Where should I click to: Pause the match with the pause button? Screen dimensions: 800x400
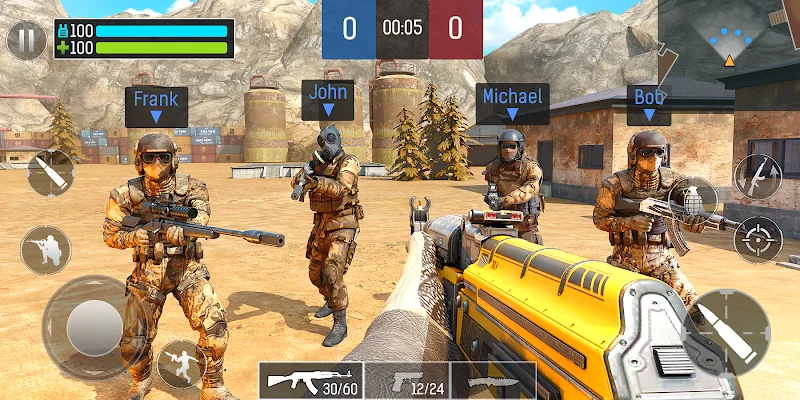coord(25,41)
